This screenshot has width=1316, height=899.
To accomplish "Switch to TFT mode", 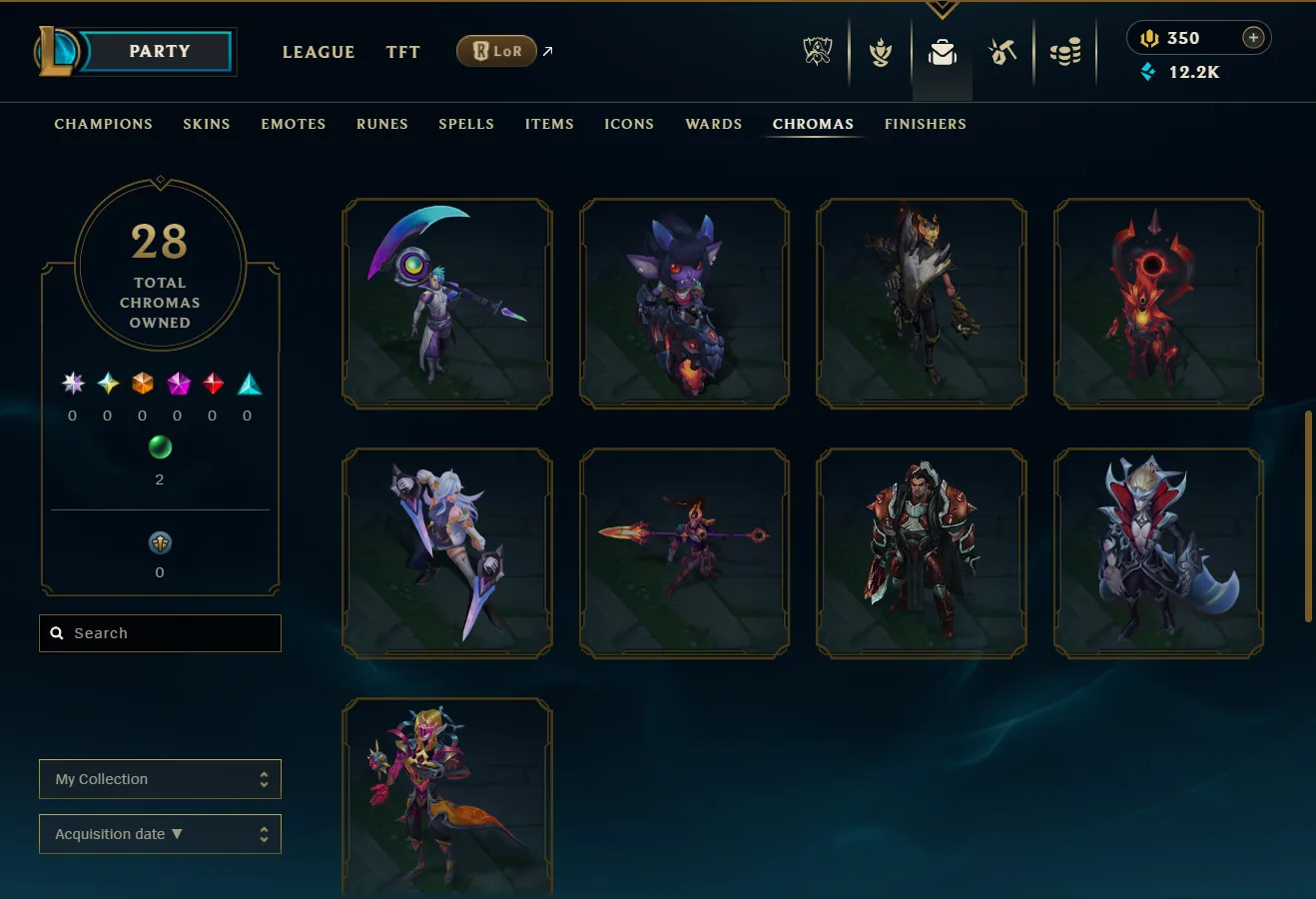I will tap(402, 52).
